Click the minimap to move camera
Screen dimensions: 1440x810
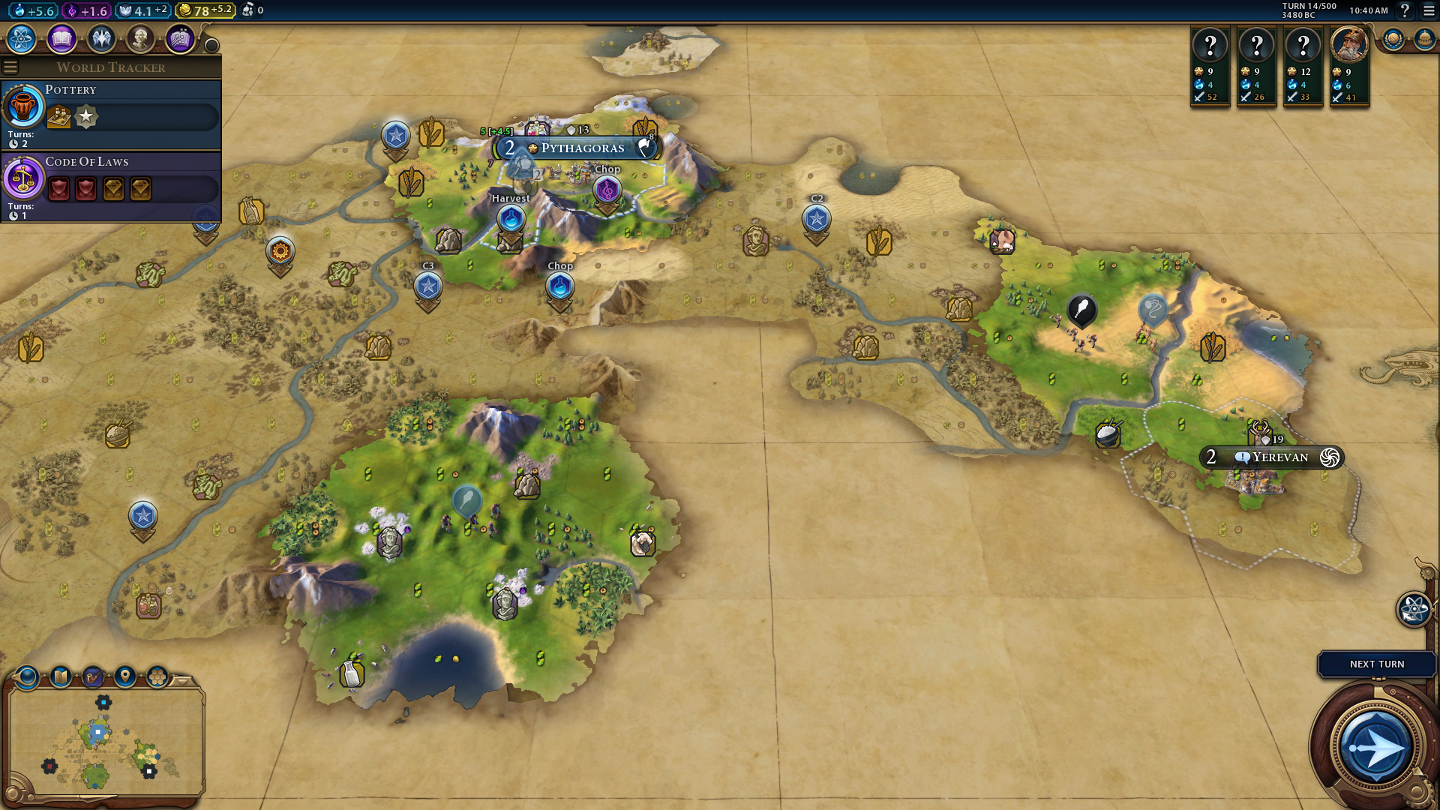(105, 742)
